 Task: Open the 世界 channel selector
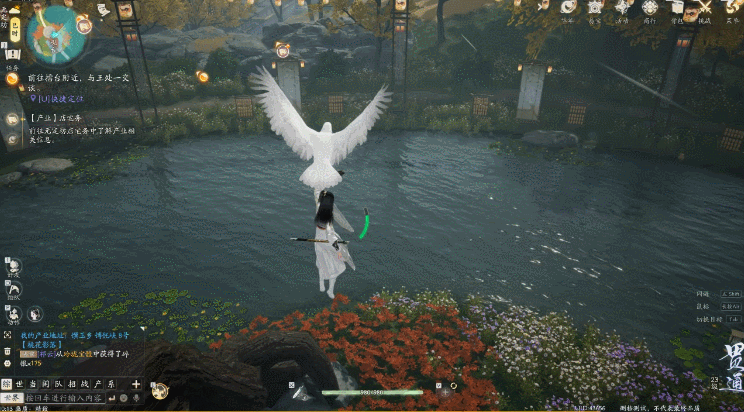[x=11, y=398]
